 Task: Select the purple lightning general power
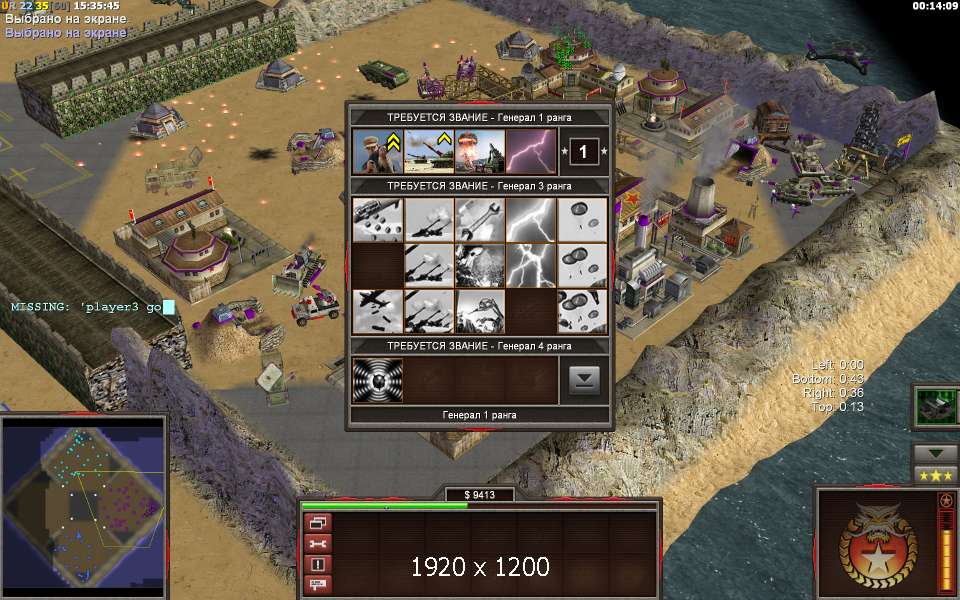pos(530,151)
